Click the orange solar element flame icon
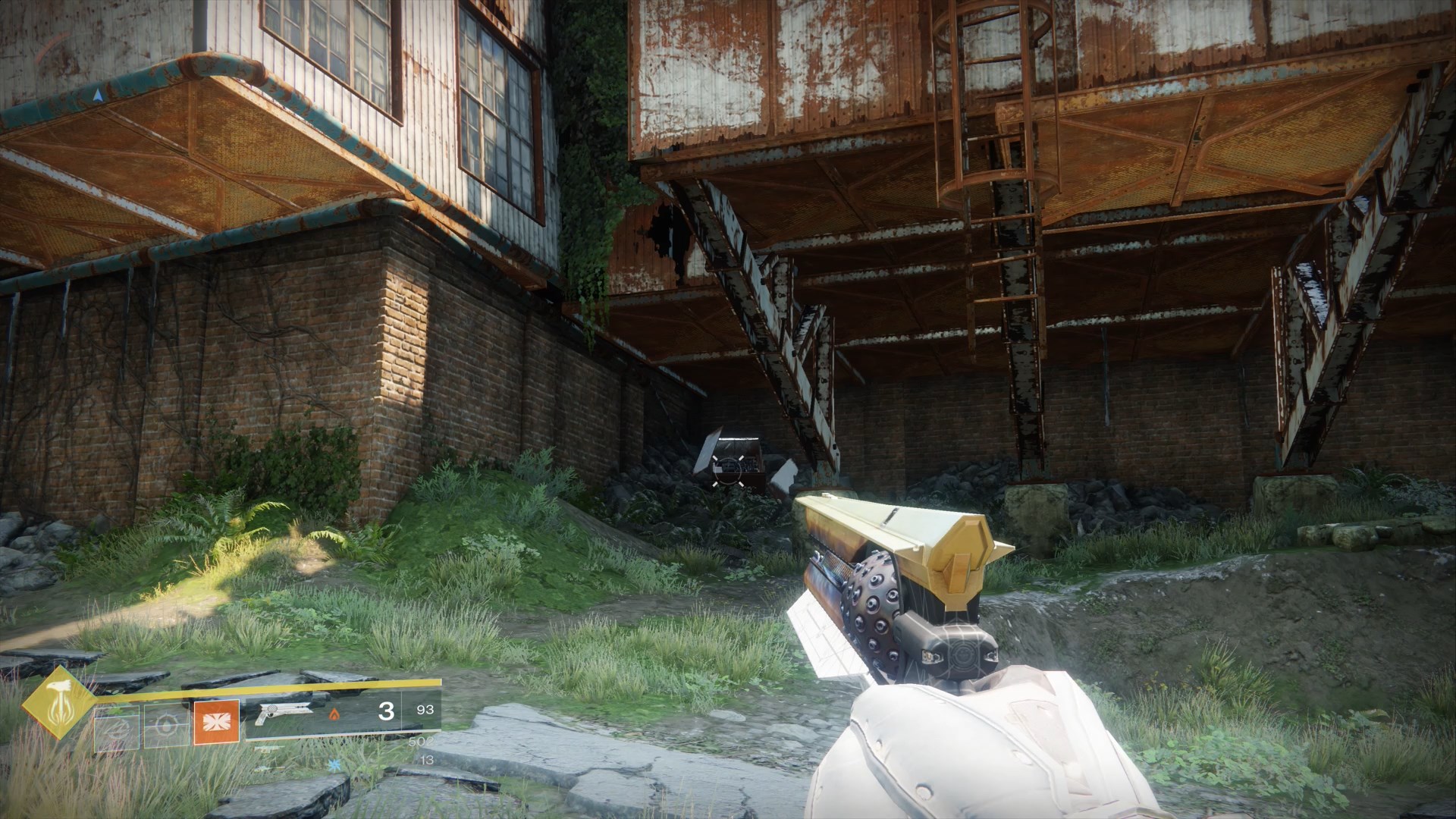The height and width of the screenshot is (819, 1456). (334, 714)
